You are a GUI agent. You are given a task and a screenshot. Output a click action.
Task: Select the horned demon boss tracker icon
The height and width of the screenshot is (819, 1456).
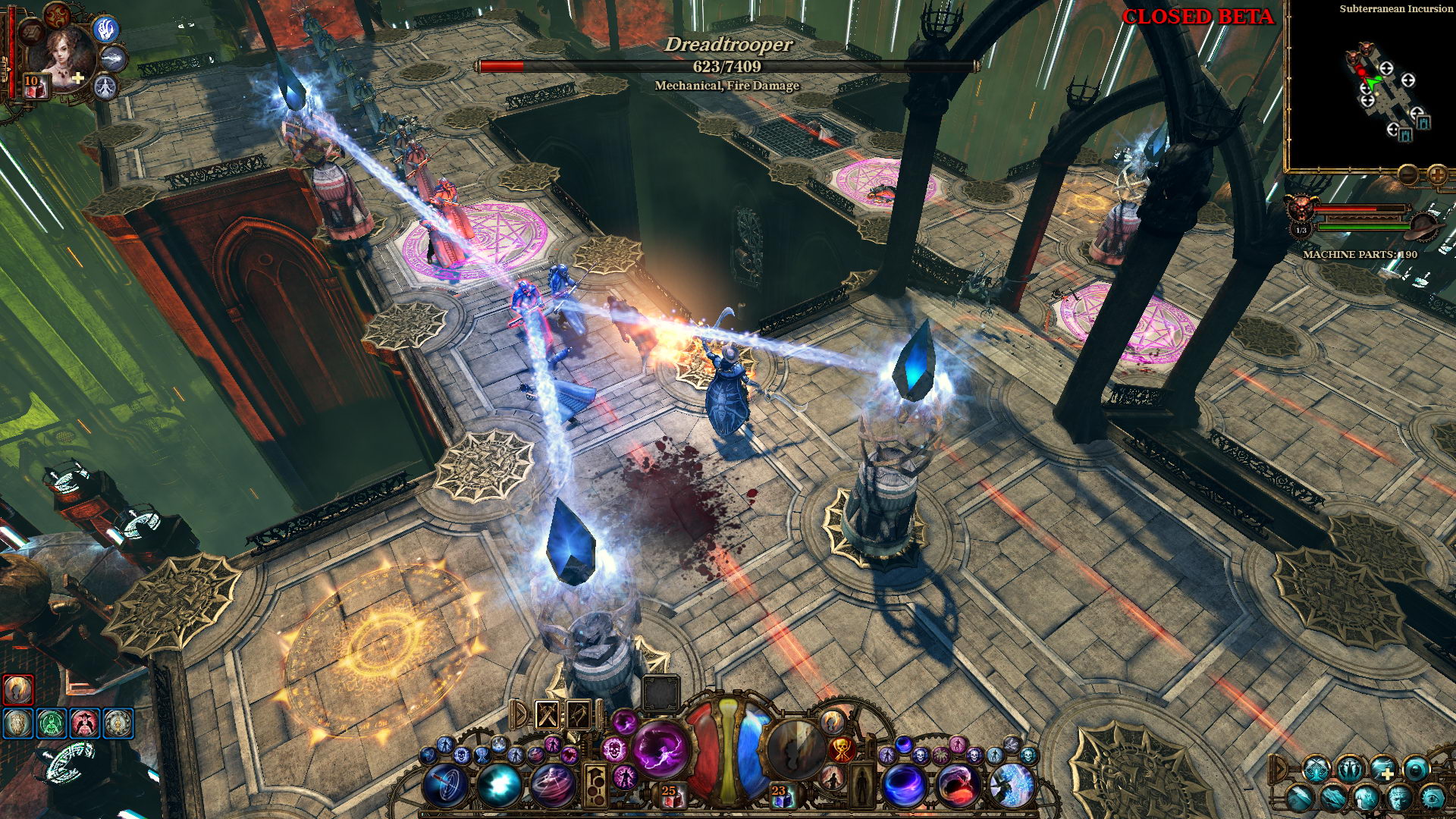1300,206
